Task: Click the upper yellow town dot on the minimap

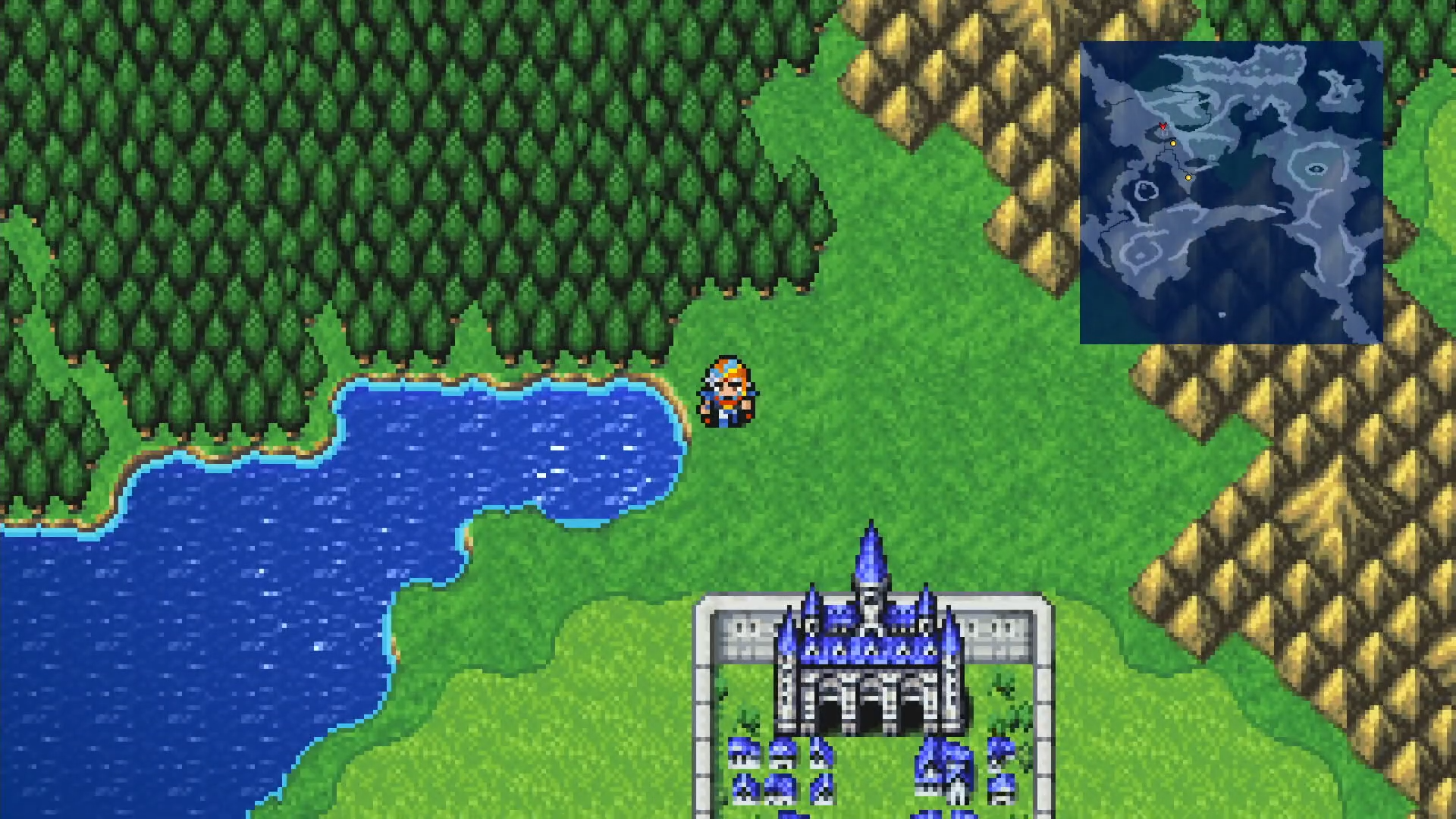Action: pos(1173,143)
